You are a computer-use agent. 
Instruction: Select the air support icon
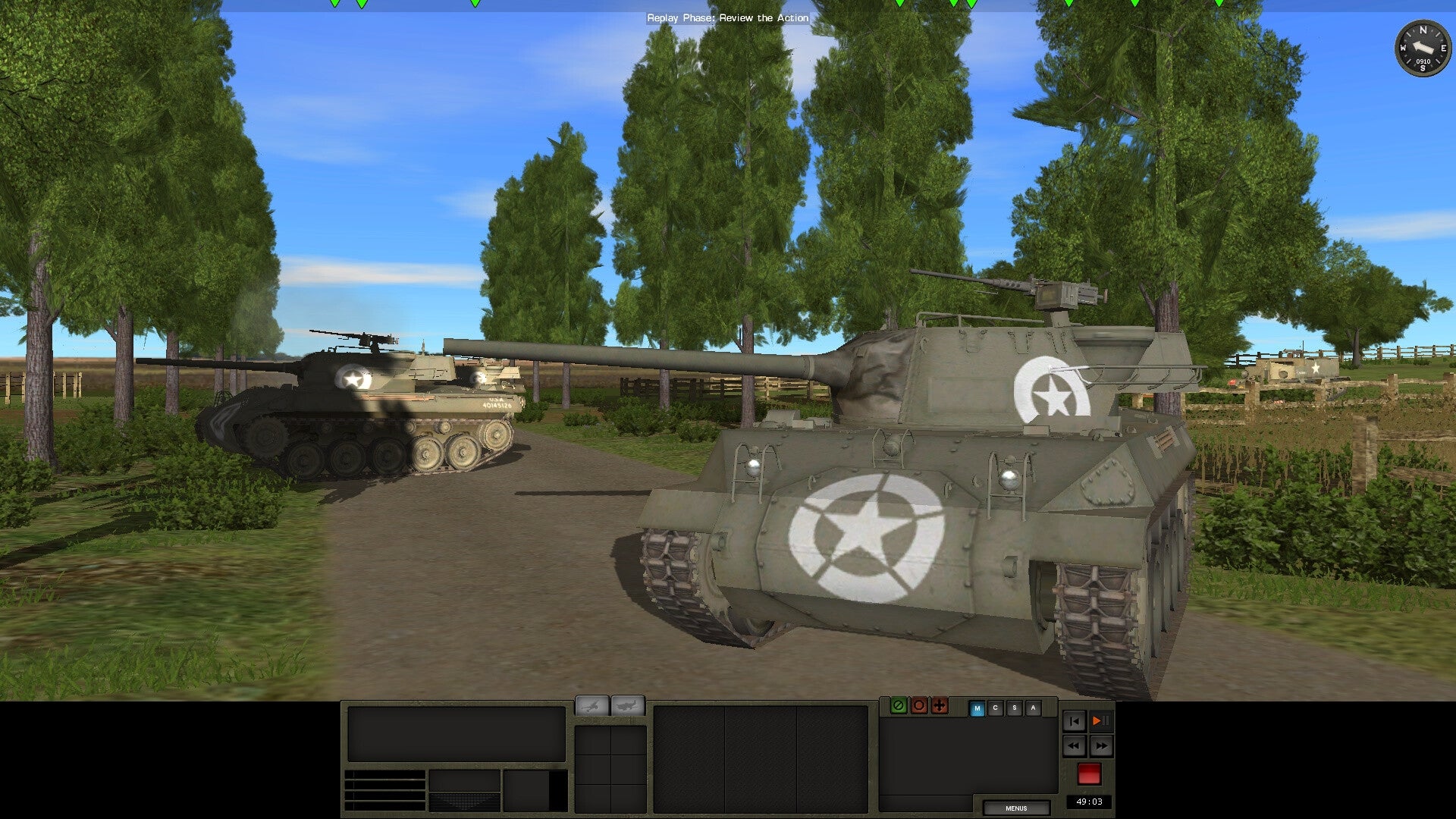pyautogui.click(x=626, y=705)
